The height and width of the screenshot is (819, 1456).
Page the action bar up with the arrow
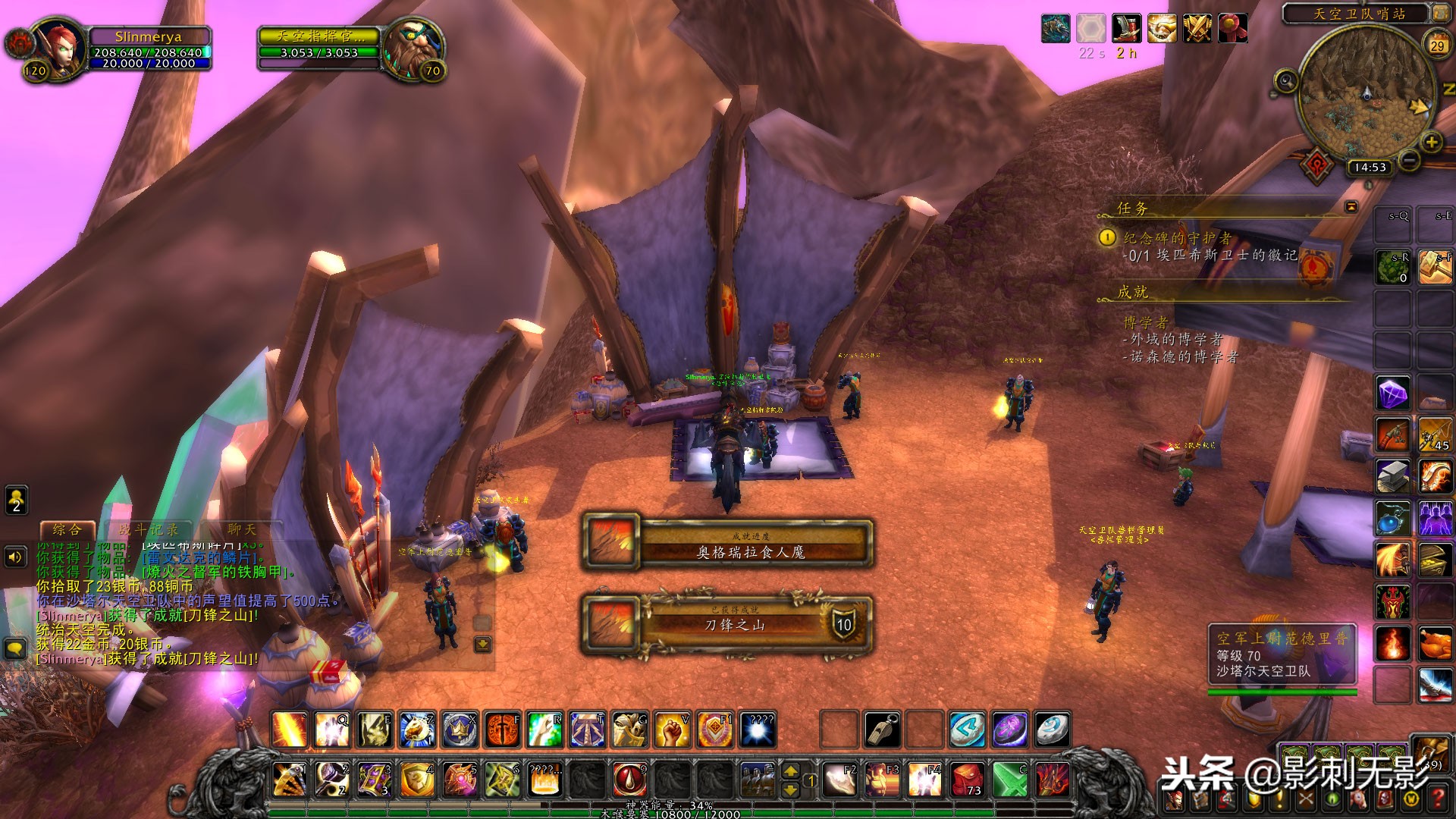tap(790, 771)
